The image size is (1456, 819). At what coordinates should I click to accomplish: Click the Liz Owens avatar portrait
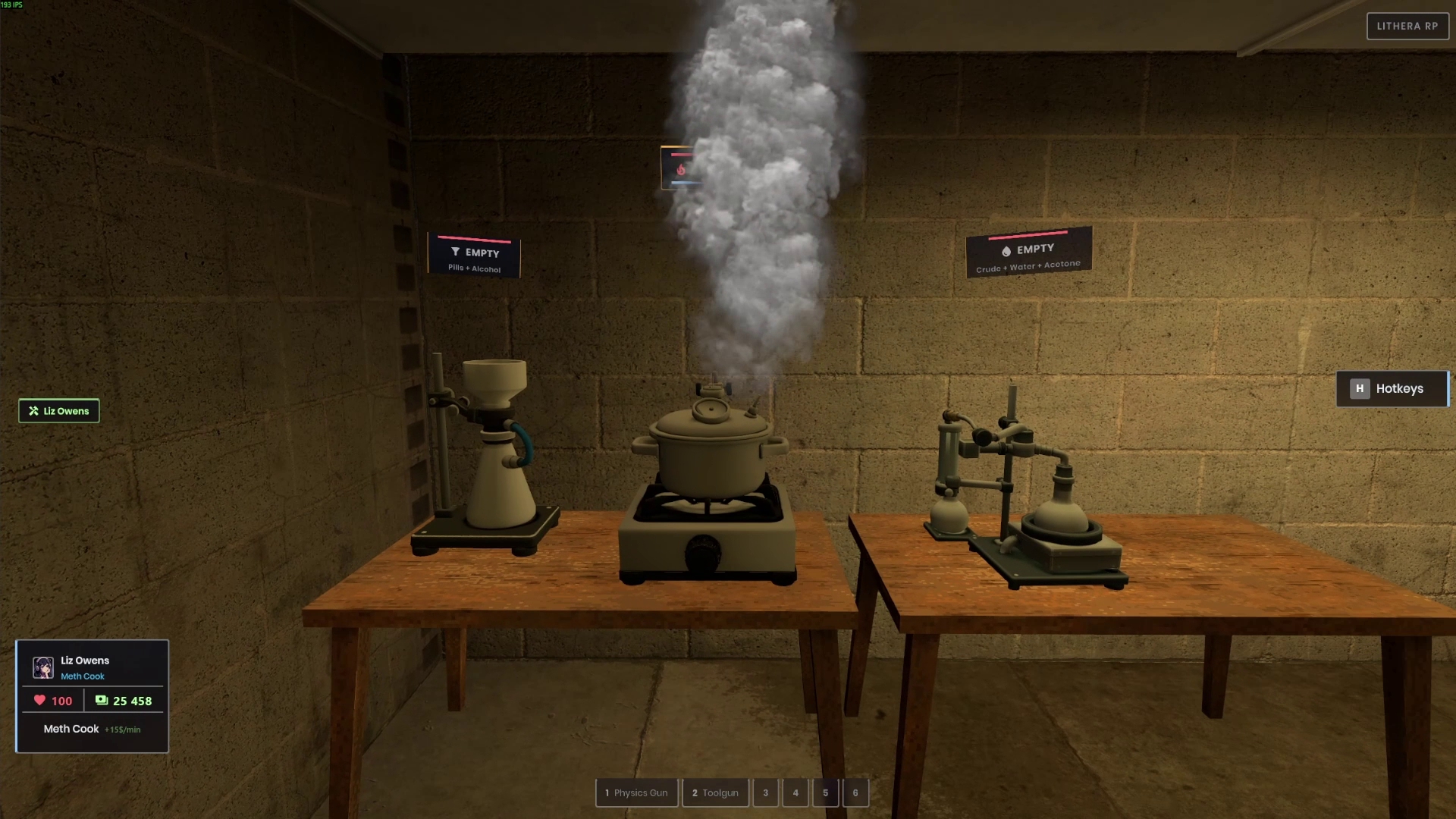point(43,667)
